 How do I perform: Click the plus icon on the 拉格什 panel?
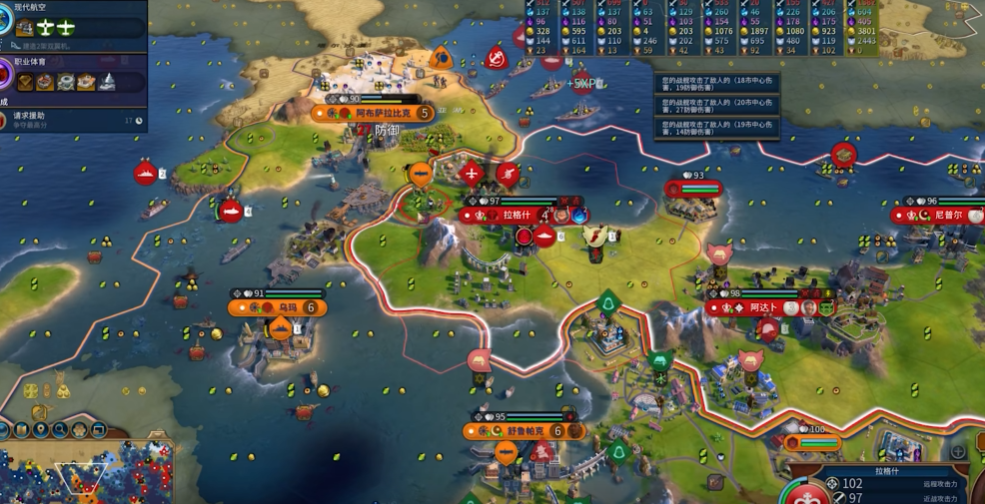point(957,452)
